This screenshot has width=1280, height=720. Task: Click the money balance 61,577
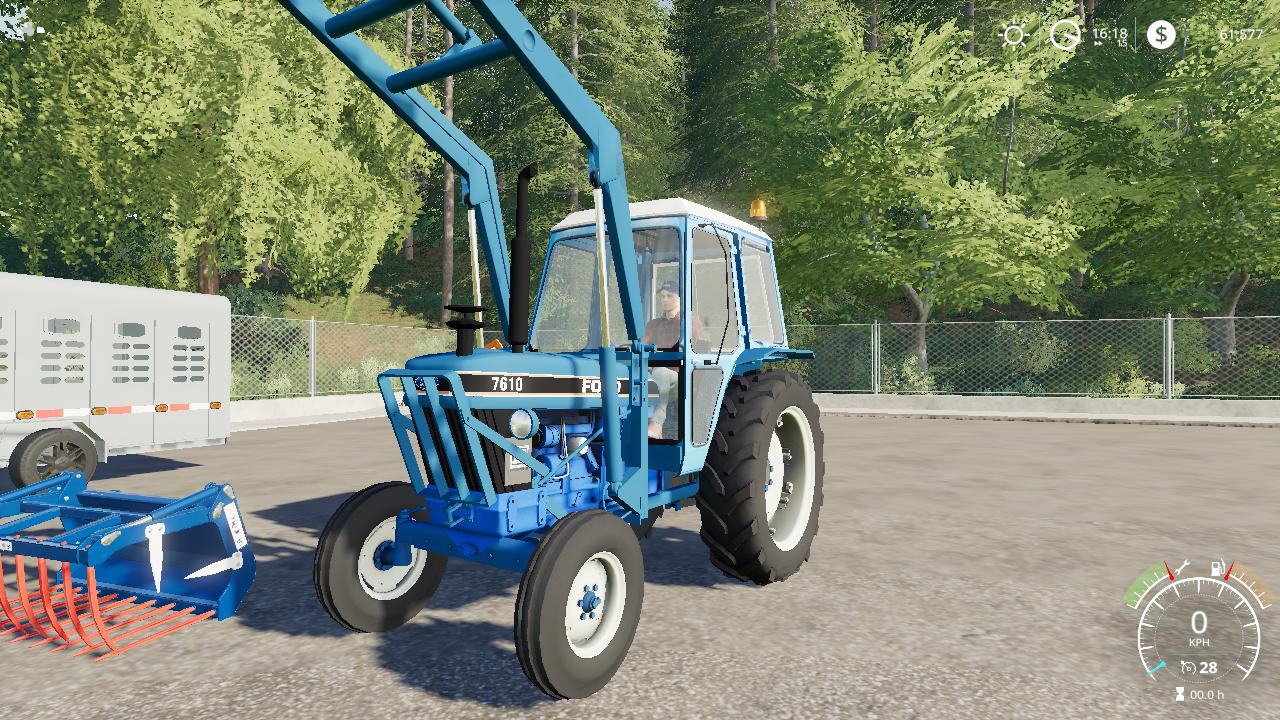(x=1241, y=34)
